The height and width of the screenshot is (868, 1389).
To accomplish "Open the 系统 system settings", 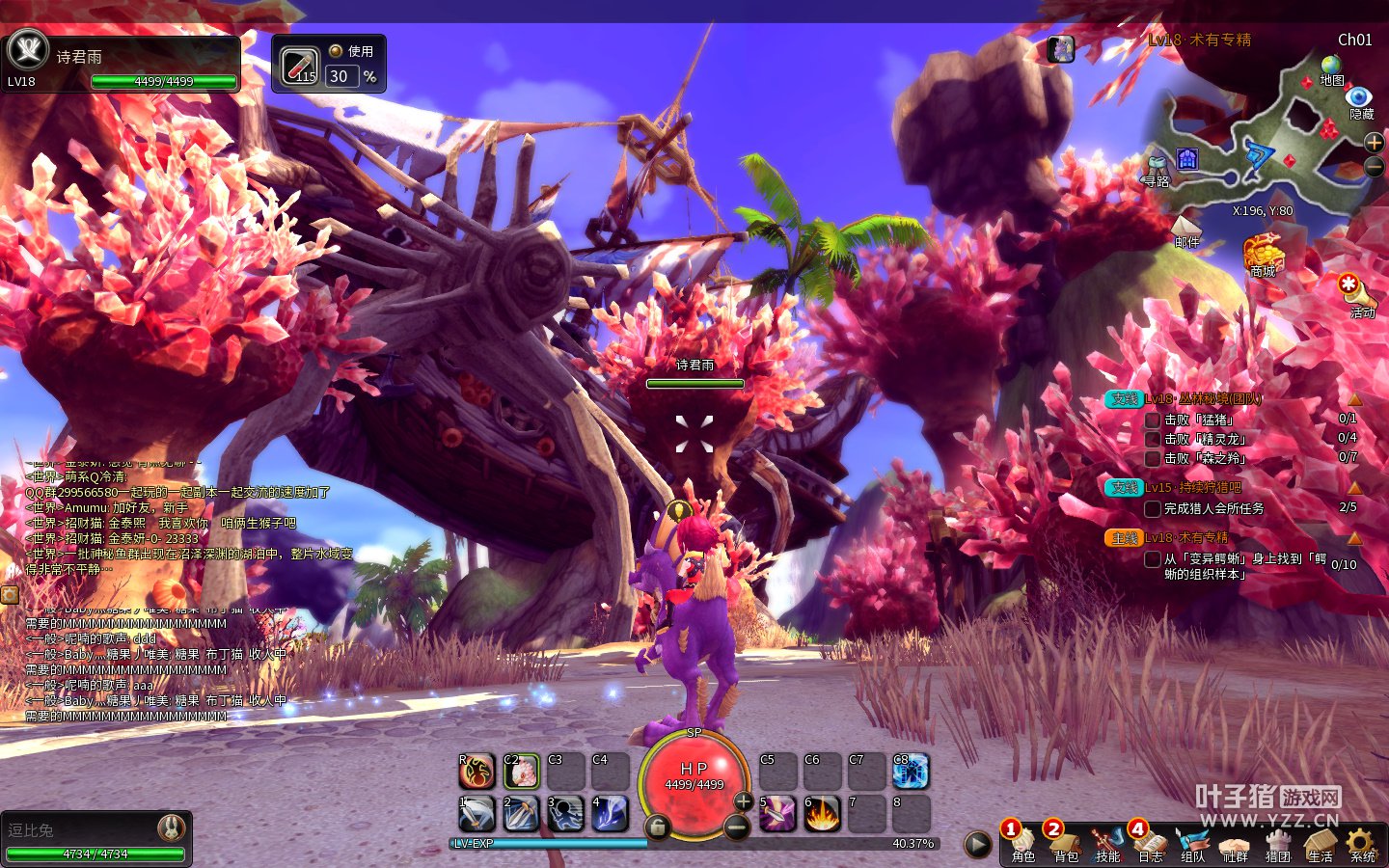I will [x=1362, y=842].
